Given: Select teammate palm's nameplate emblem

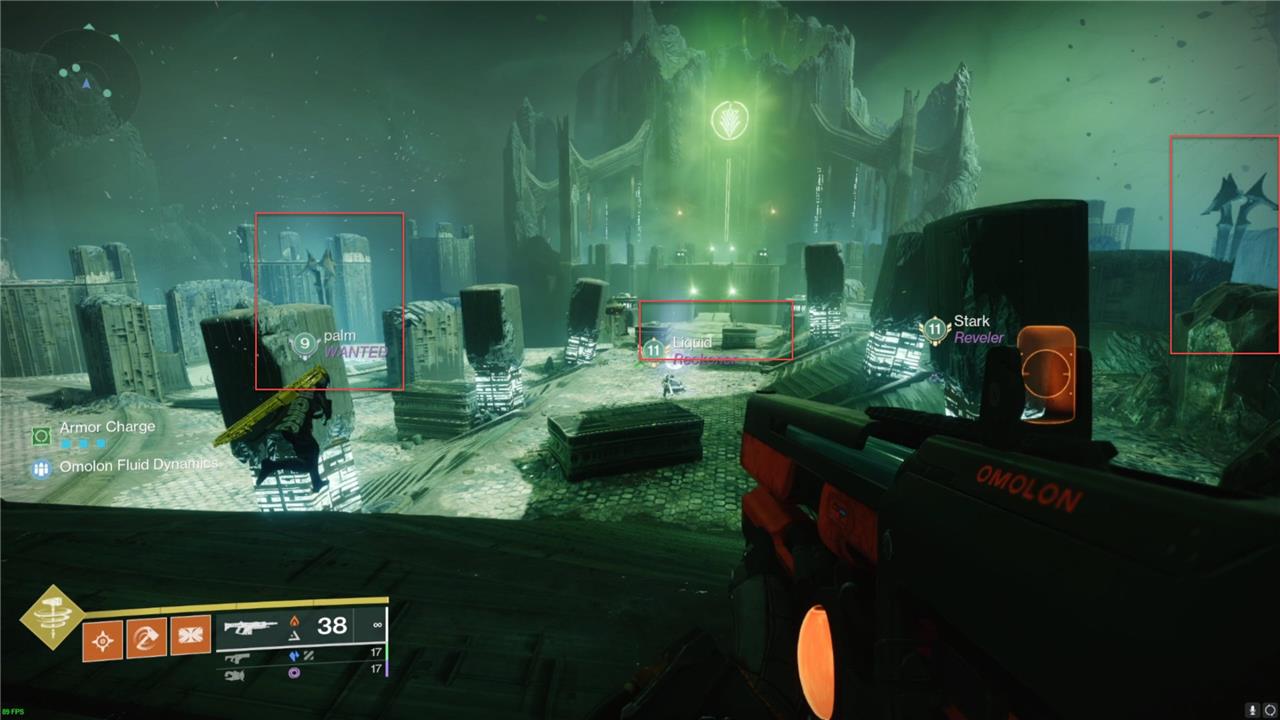Looking at the screenshot, I should point(304,344).
